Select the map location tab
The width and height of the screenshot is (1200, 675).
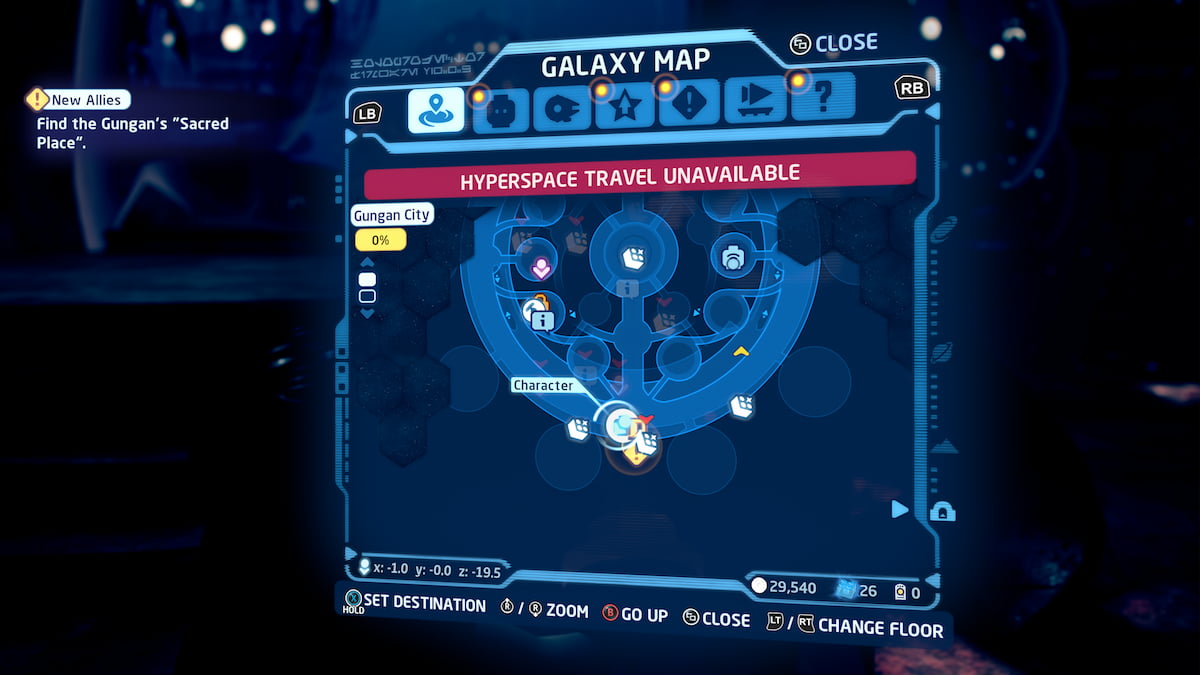coord(436,110)
